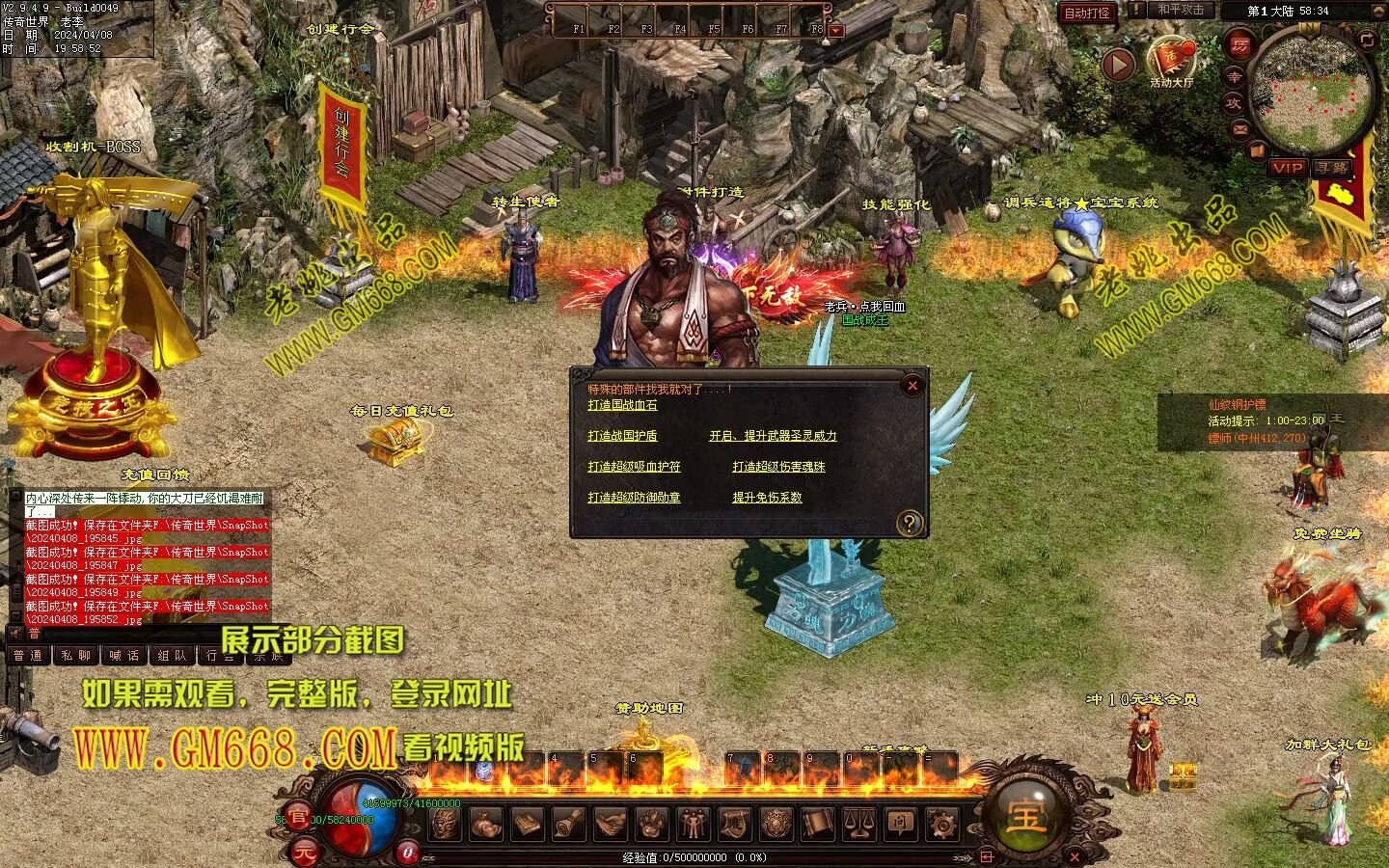
Task: Pick 打造超级伤害魂珠 option
Action: tap(778, 467)
